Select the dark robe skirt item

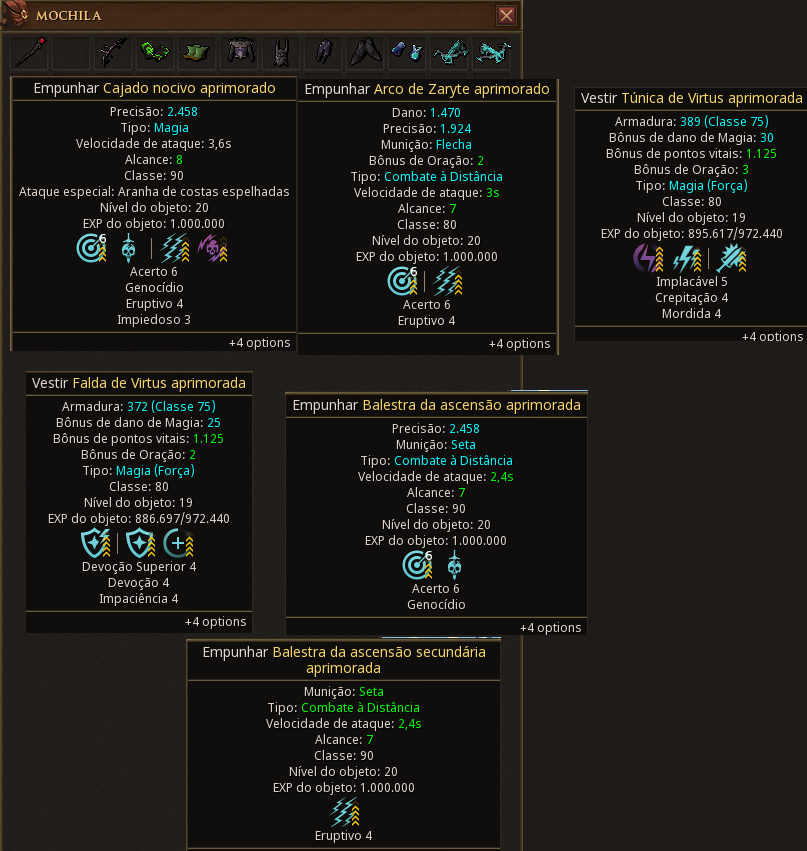pyautogui.click(x=365, y=52)
